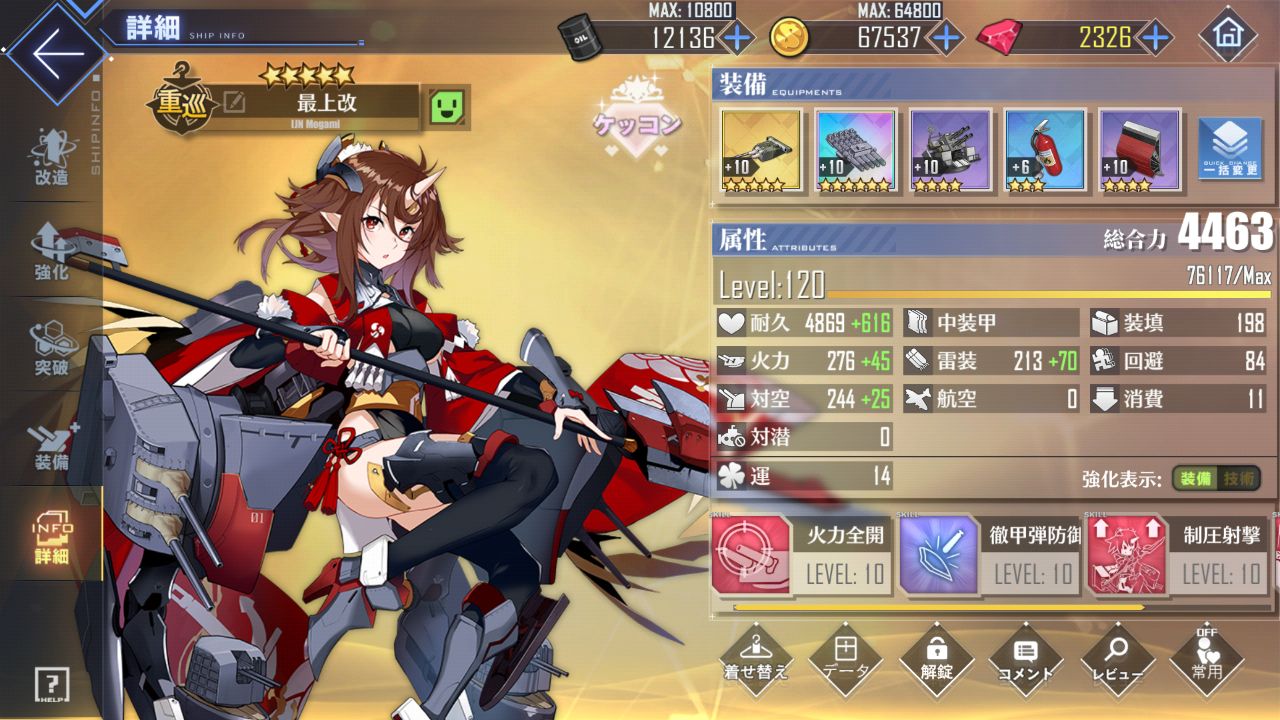Add more oil with the plus button
The width and height of the screenshot is (1280, 720).
pyautogui.click(x=737, y=38)
